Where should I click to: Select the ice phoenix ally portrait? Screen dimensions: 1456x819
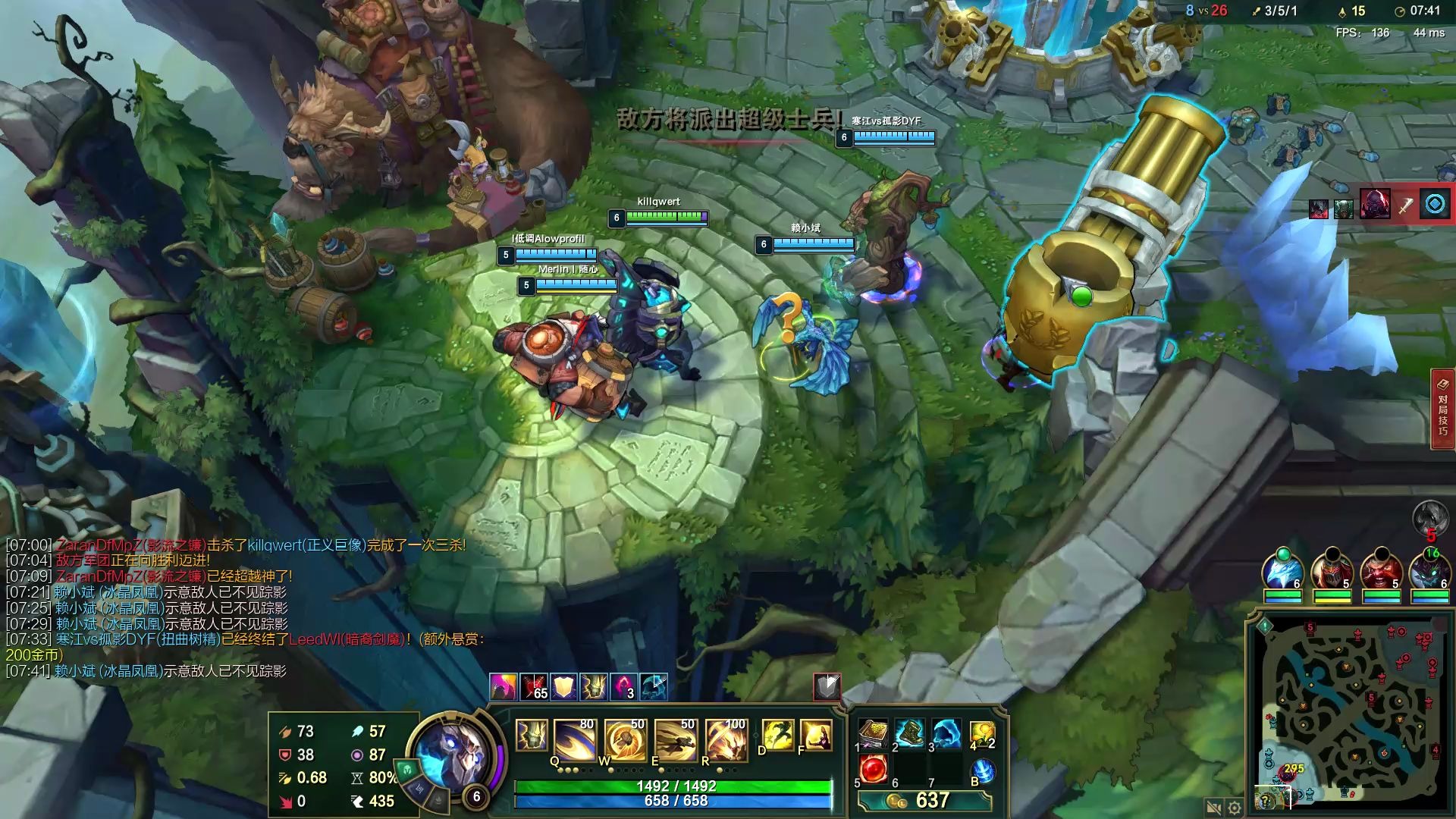[x=1283, y=571]
